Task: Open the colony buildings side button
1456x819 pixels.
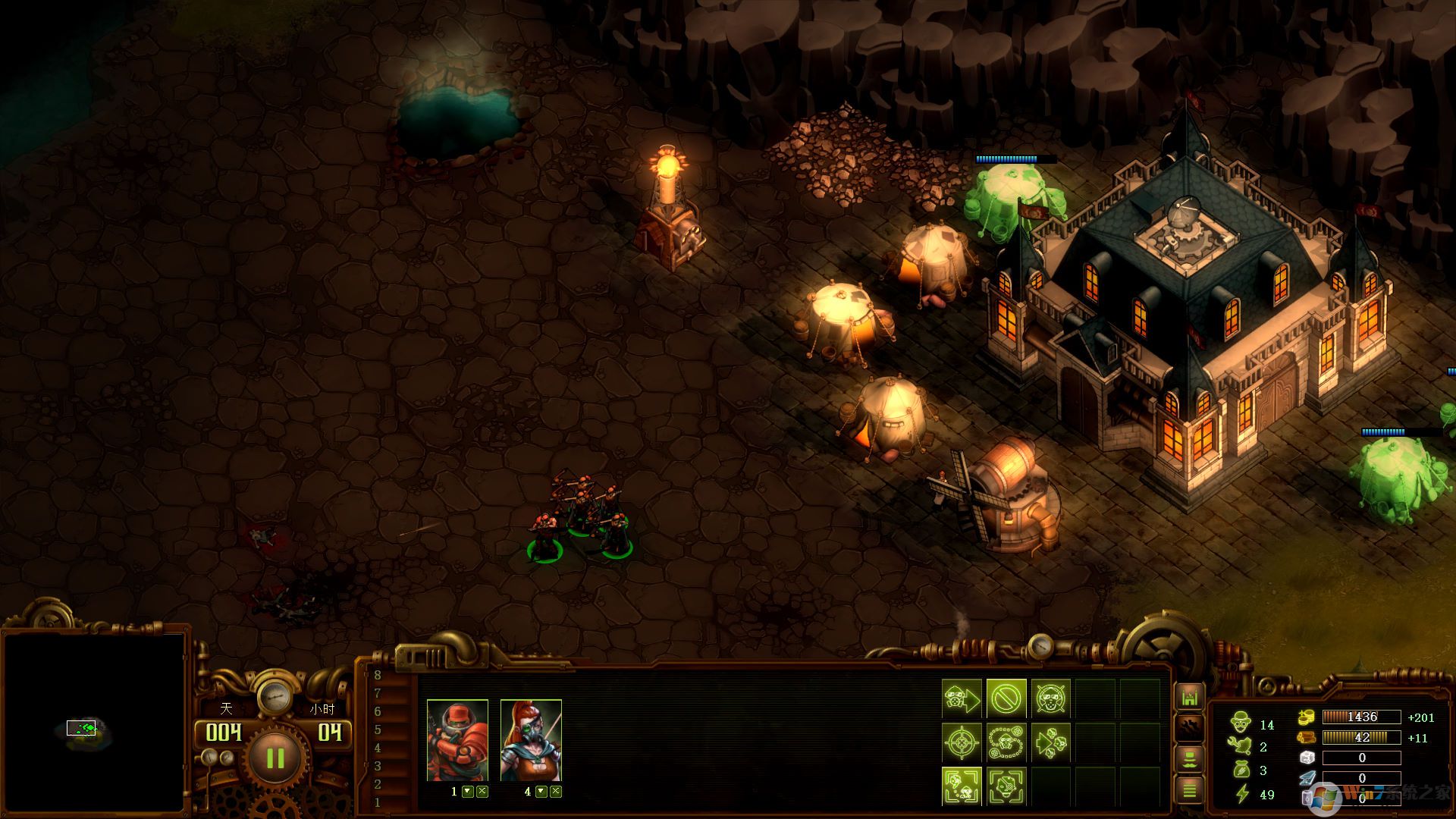Action: [1189, 697]
